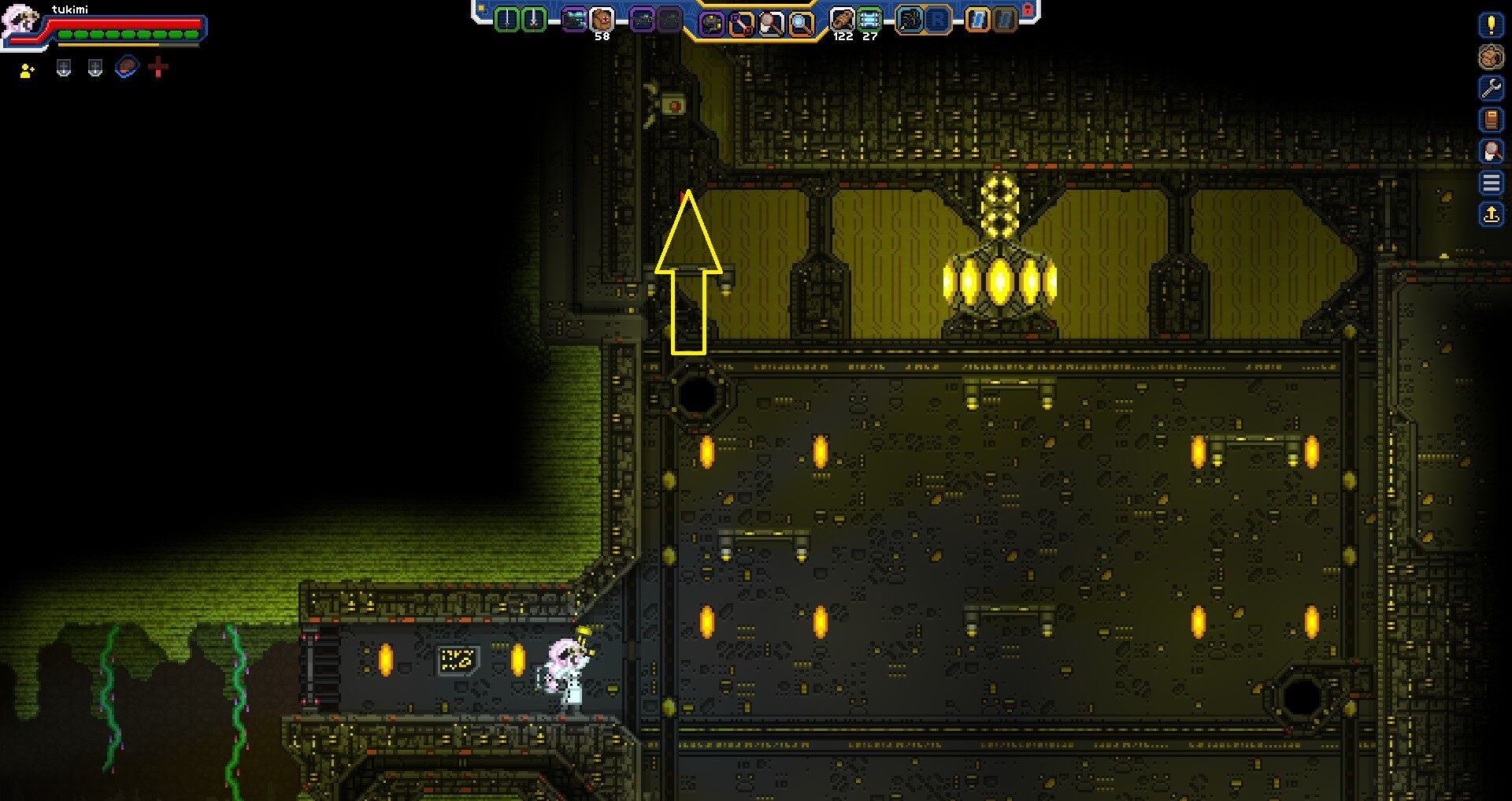Open crafting via the wrench icon
Image resolution: width=1512 pixels, height=801 pixels.
tap(1491, 88)
